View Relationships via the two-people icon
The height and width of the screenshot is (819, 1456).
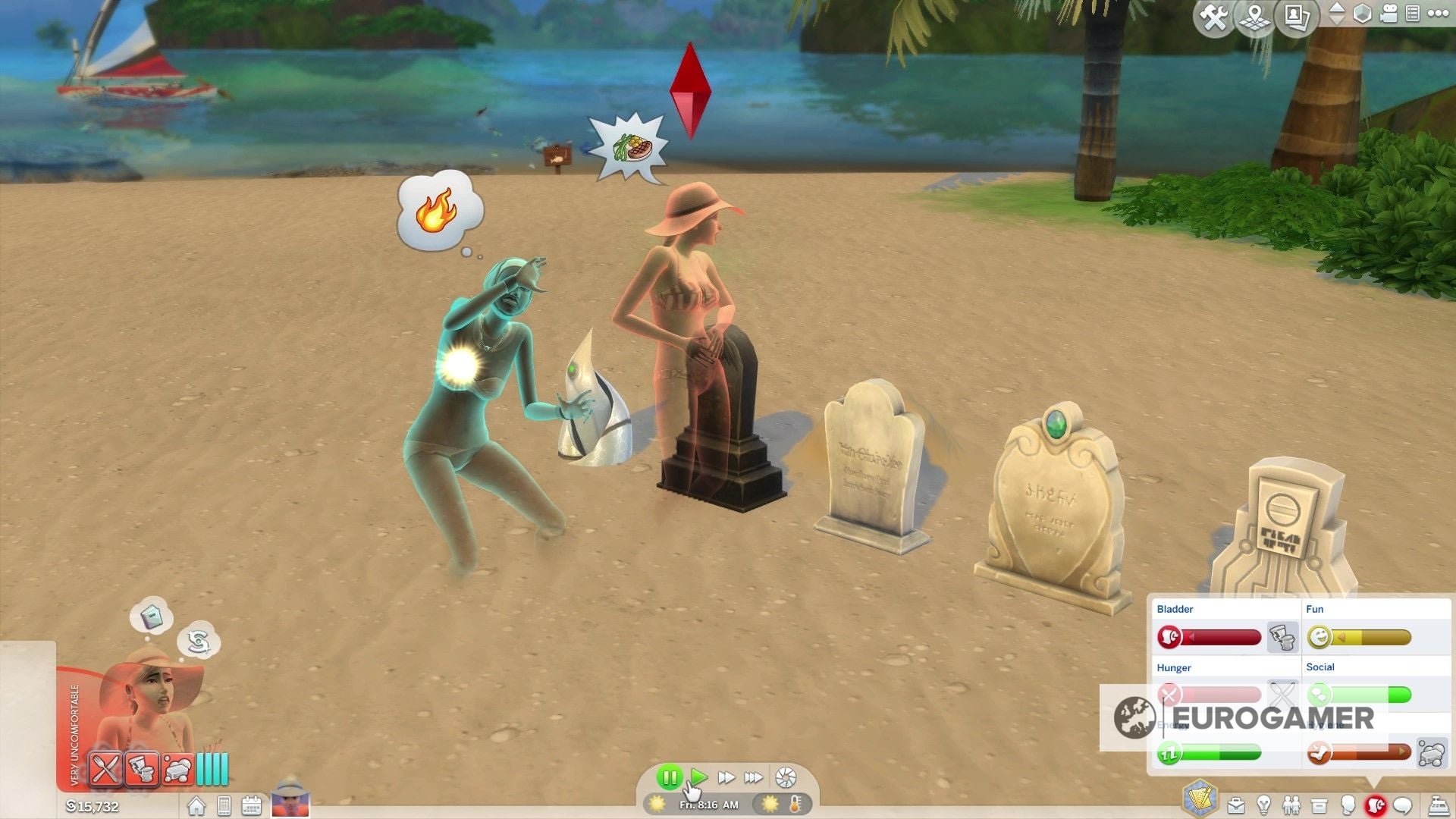click(x=1291, y=805)
